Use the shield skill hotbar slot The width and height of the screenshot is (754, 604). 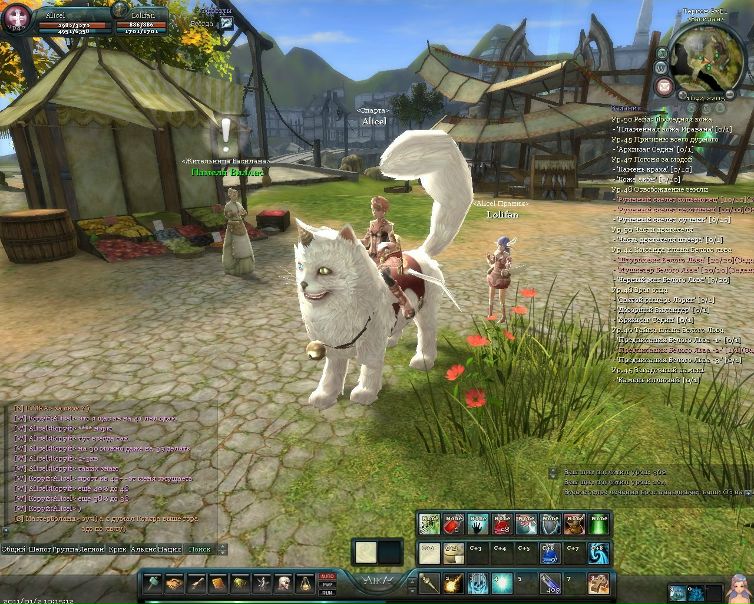click(x=550, y=524)
